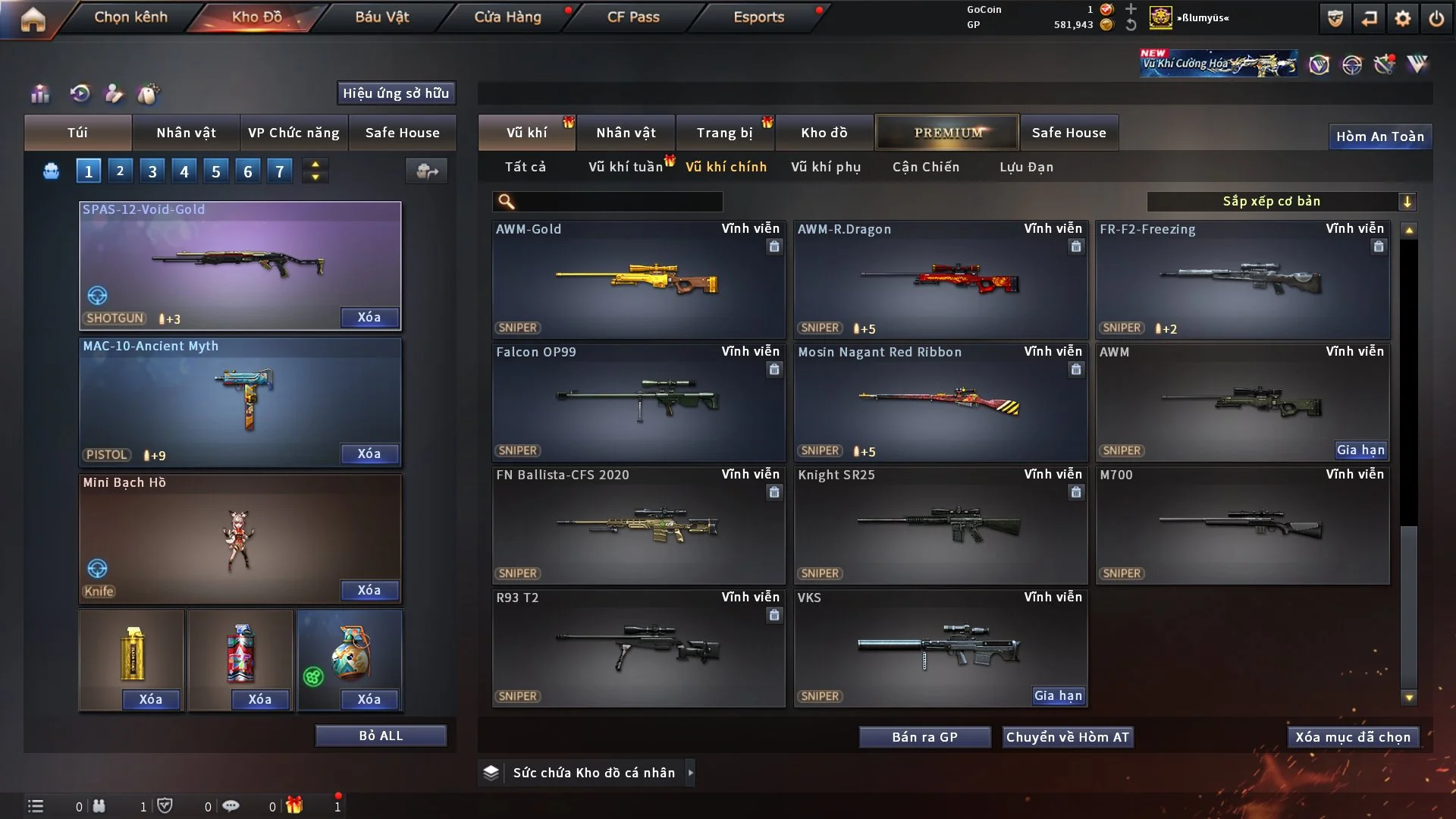Return to the home lobby
The image size is (1456, 819).
point(33,18)
